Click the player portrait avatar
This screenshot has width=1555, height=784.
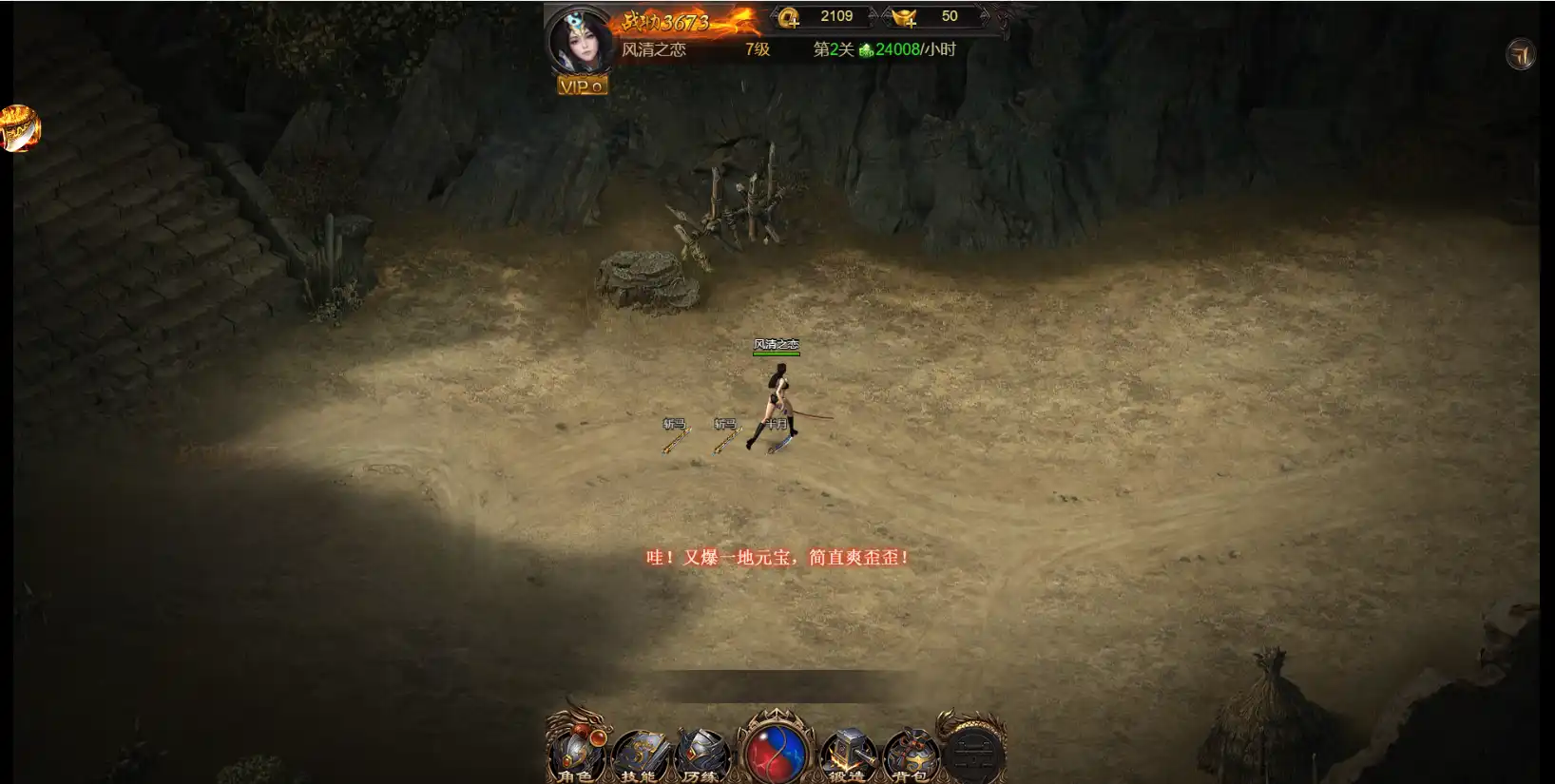[x=579, y=40]
